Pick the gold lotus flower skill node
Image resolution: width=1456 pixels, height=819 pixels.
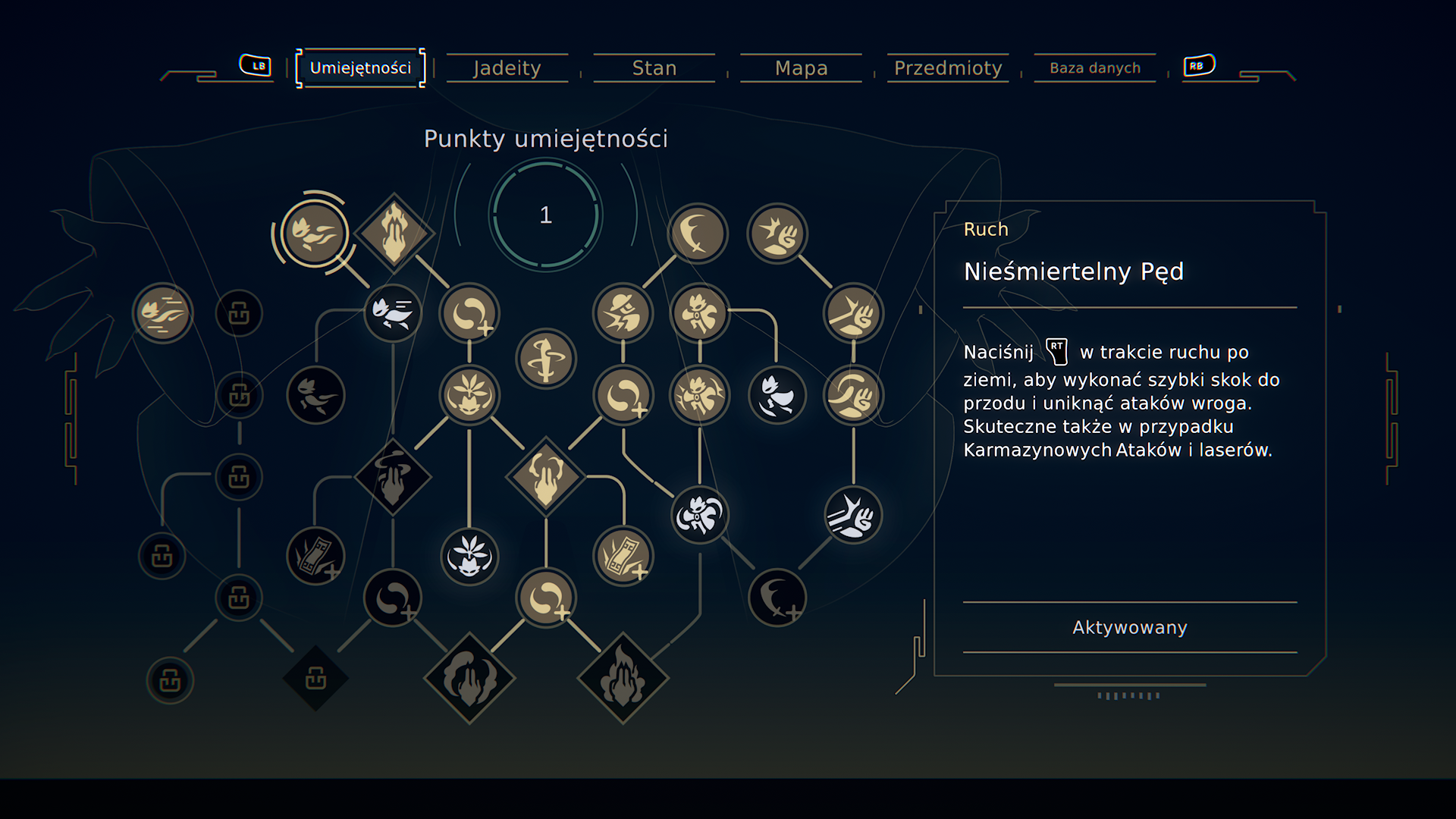(469, 394)
